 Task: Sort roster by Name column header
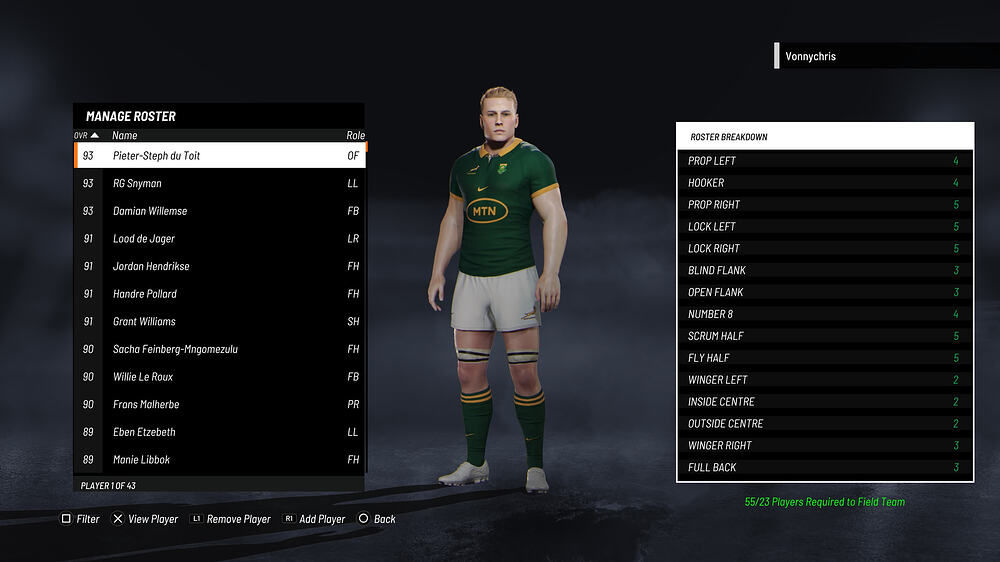[125, 135]
